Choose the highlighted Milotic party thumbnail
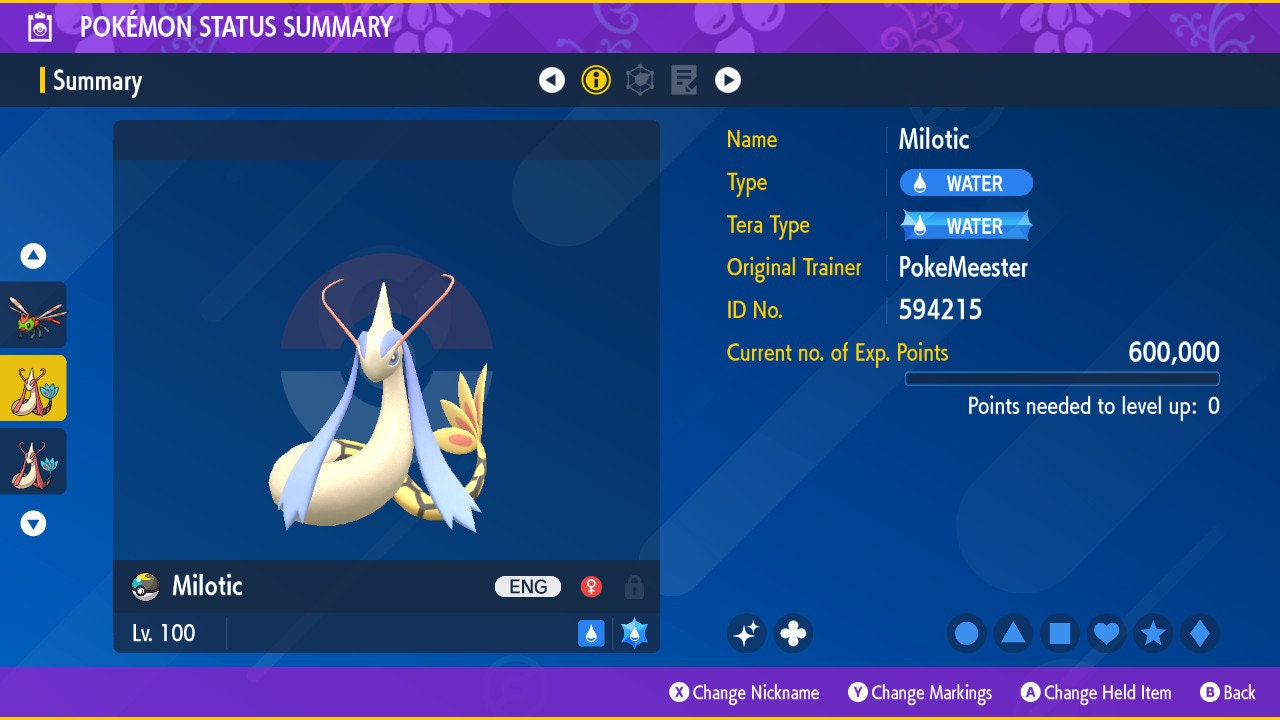Image resolution: width=1280 pixels, height=720 pixels. pyautogui.click(x=33, y=388)
